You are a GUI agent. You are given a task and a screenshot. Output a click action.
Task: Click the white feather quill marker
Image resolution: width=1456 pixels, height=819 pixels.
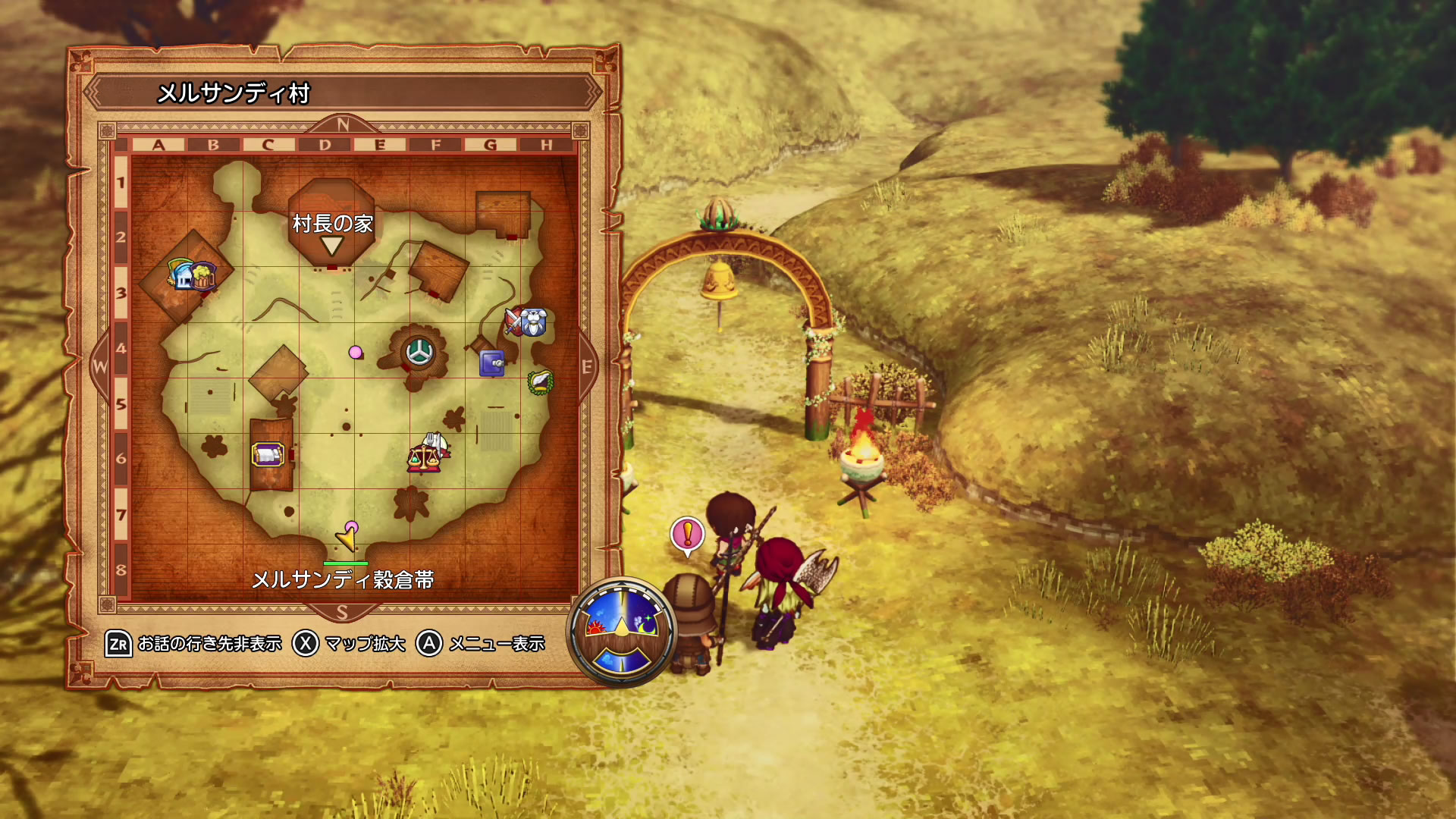coord(540,381)
